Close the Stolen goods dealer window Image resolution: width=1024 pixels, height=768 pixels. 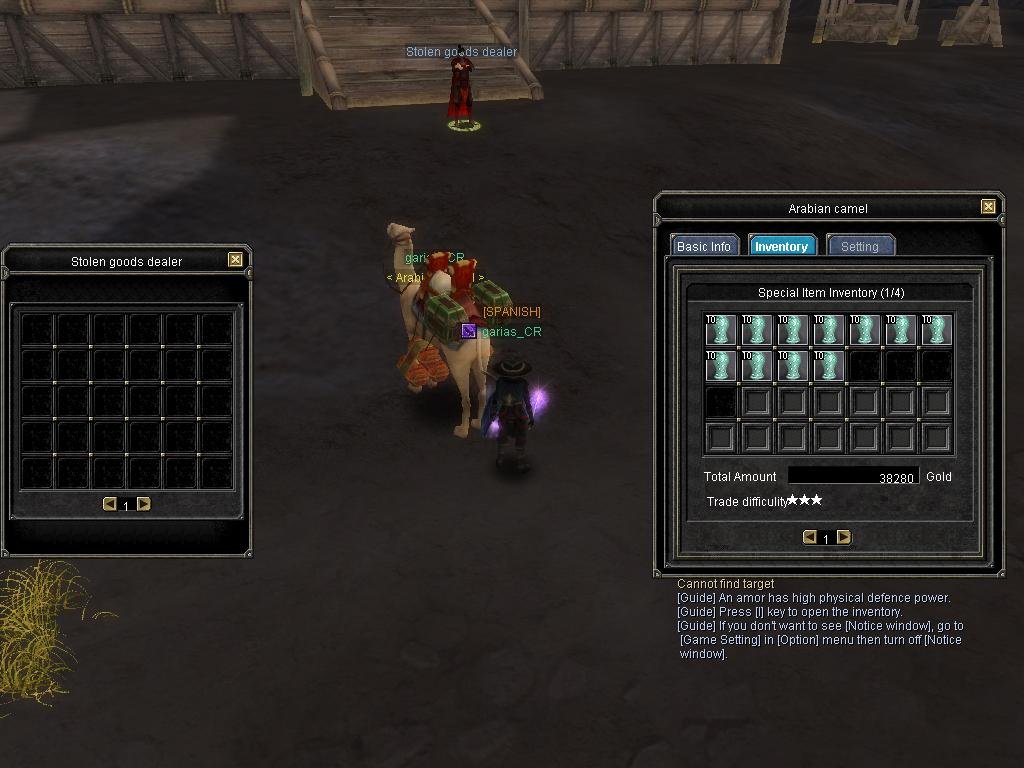(x=235, y=260)
